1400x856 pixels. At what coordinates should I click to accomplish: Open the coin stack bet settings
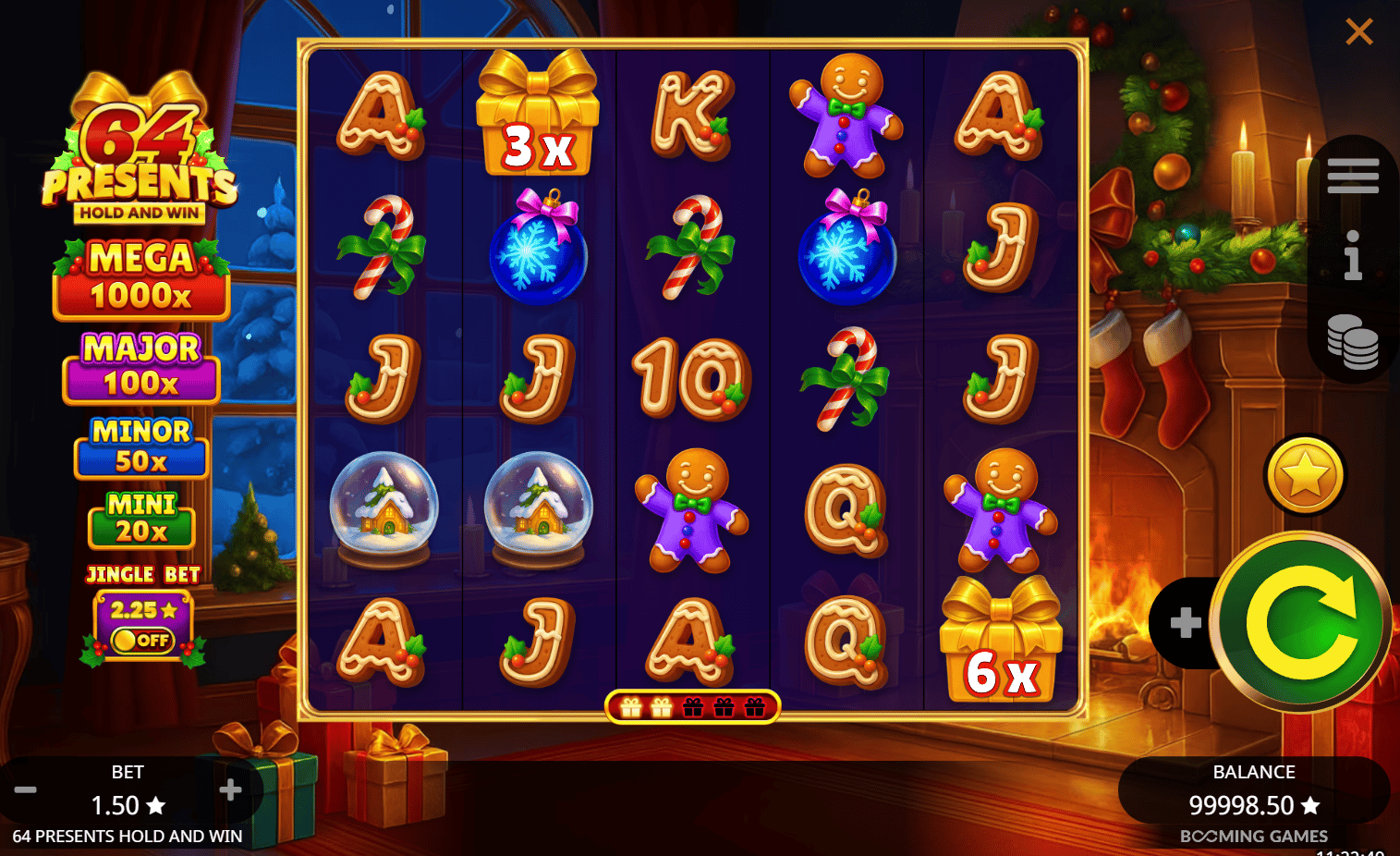tap(1352, 341)
